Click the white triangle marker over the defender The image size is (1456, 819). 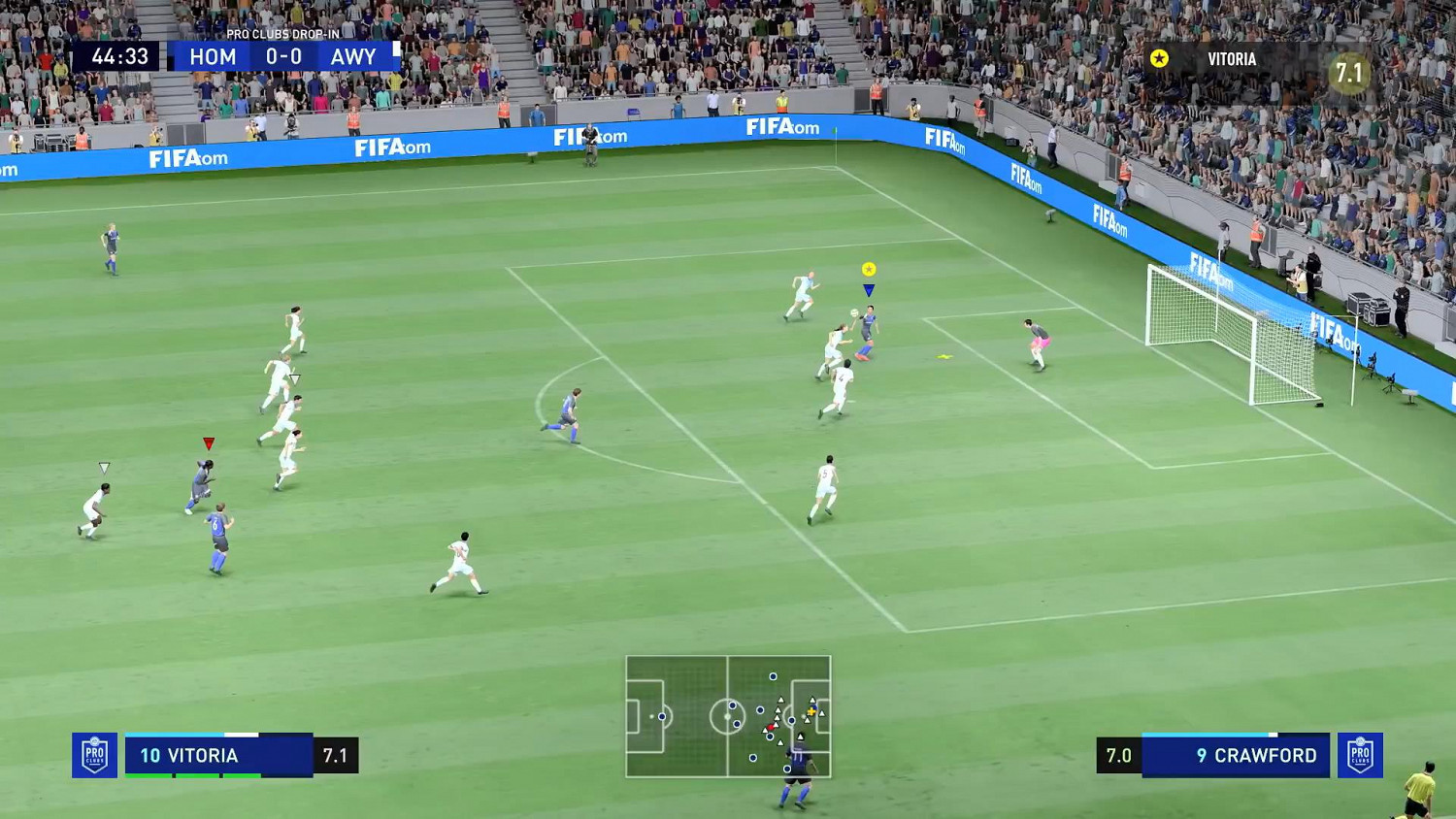(103, 467)
